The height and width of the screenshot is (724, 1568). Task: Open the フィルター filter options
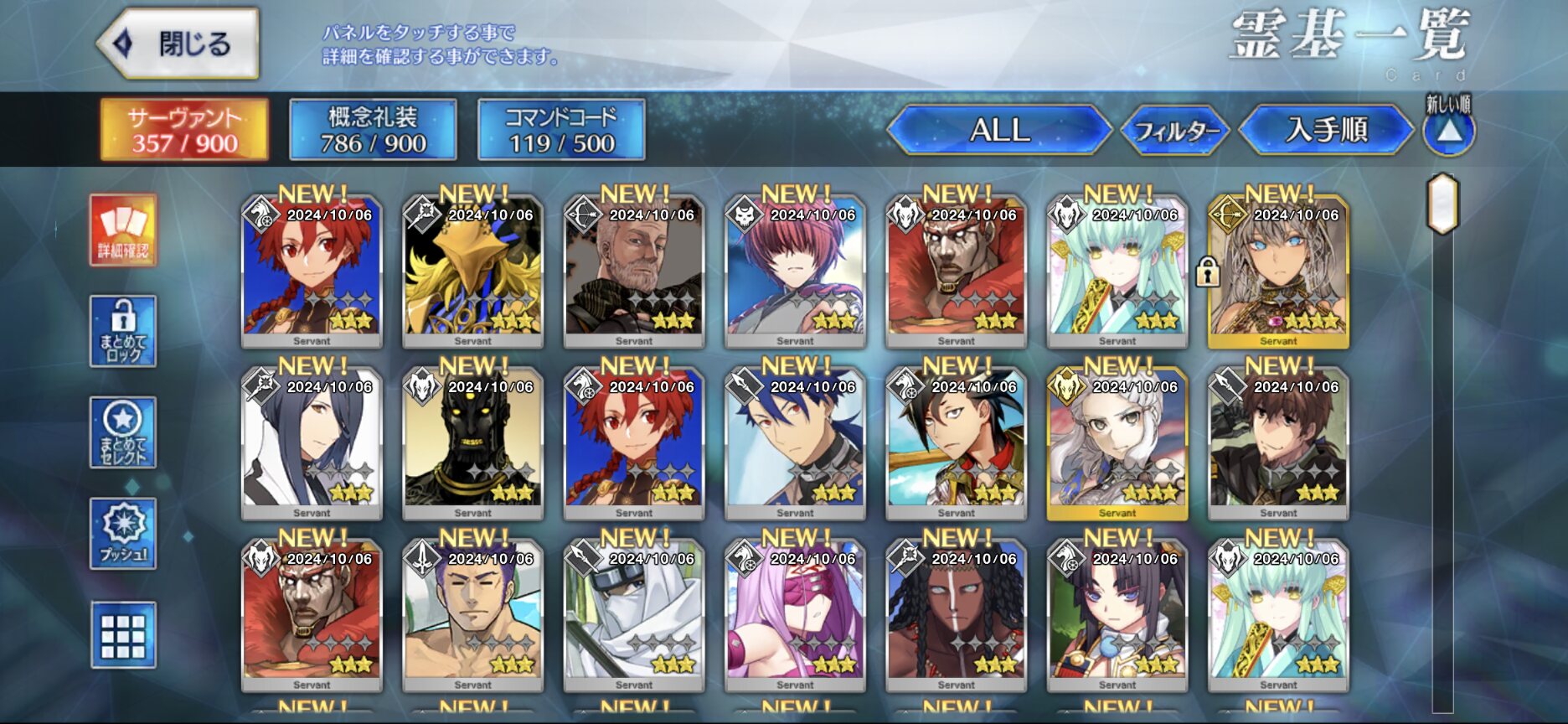[1175, 131]
